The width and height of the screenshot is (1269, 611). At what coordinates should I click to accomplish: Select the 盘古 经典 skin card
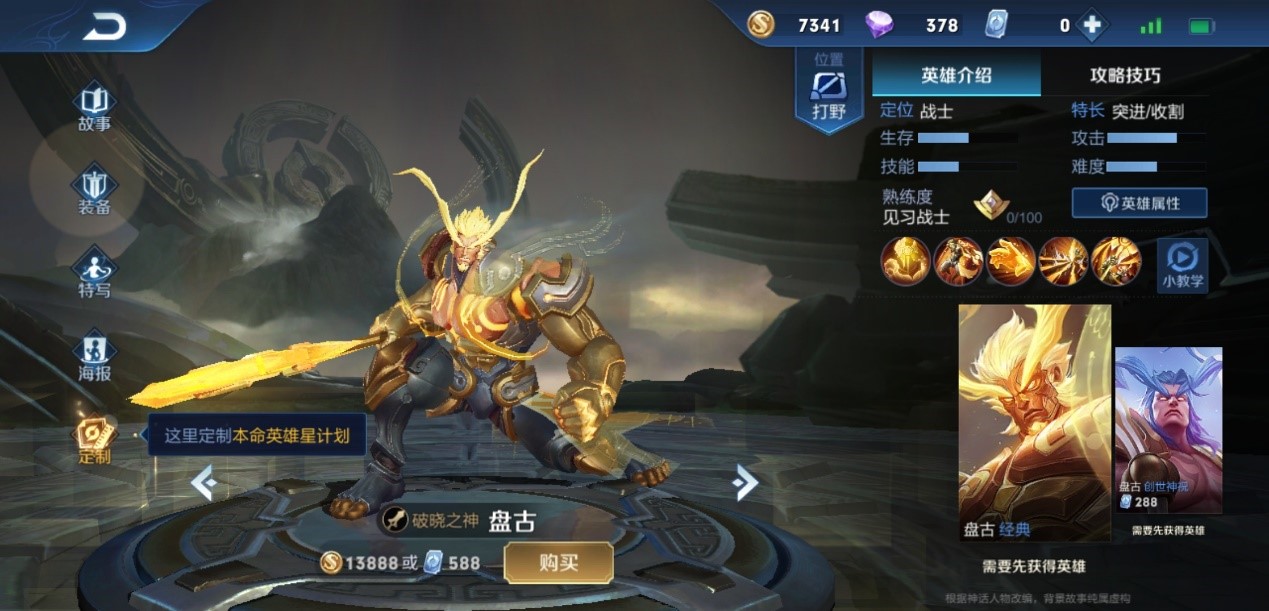click(x=1034, y=422)
